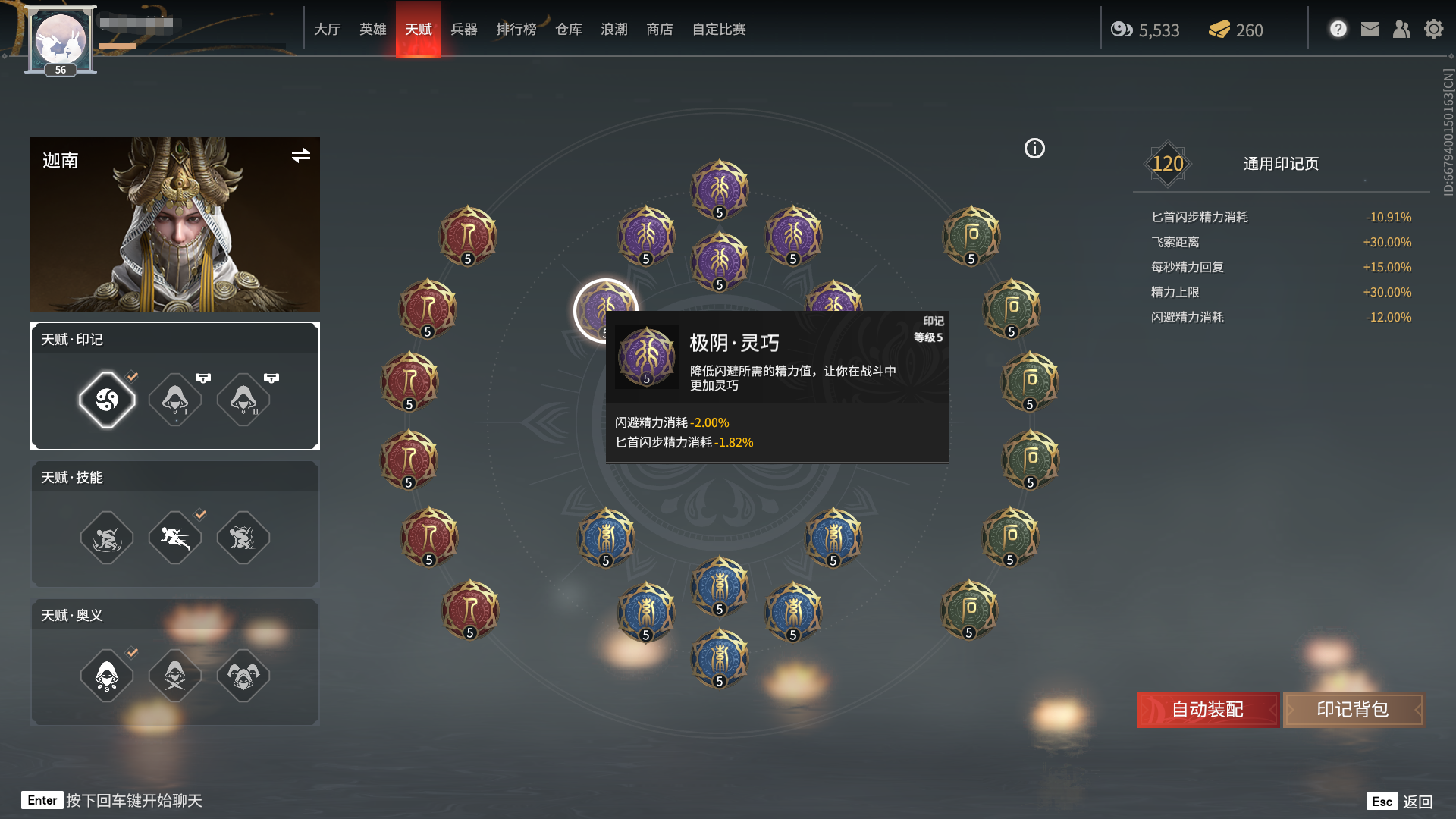Viewport: 1456px width, 819px height.
Task: Click the swap arrows beside the 迦南 portrait
Action: pos(301,157)
